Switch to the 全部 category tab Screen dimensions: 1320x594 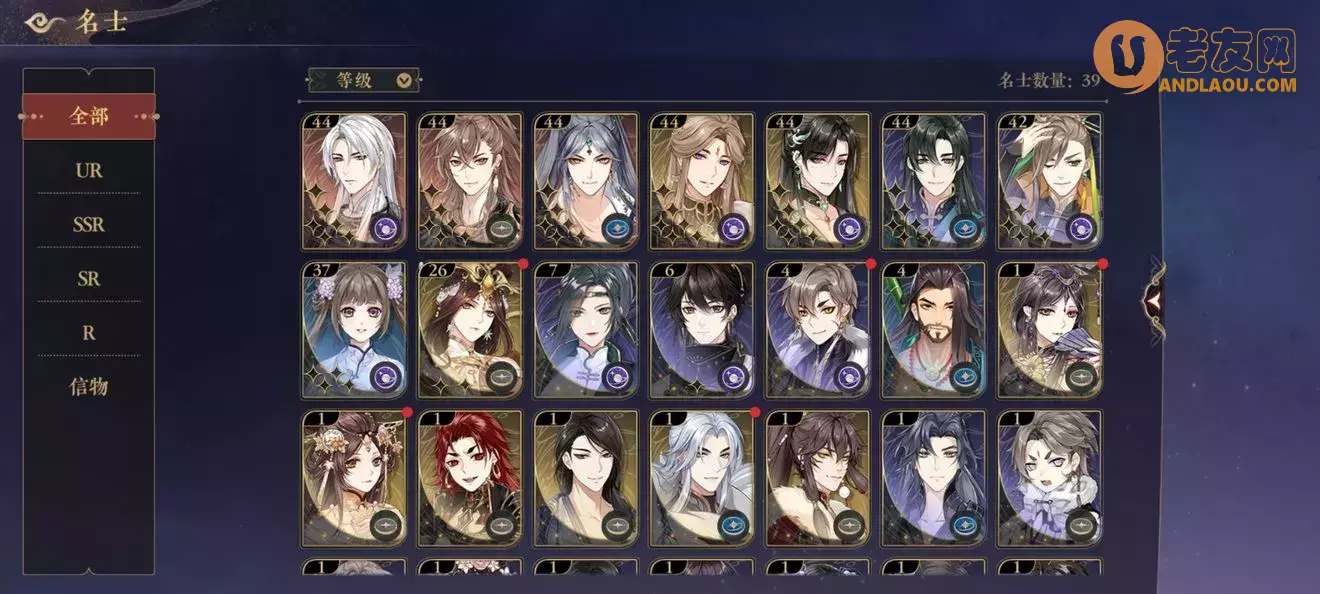89,116
